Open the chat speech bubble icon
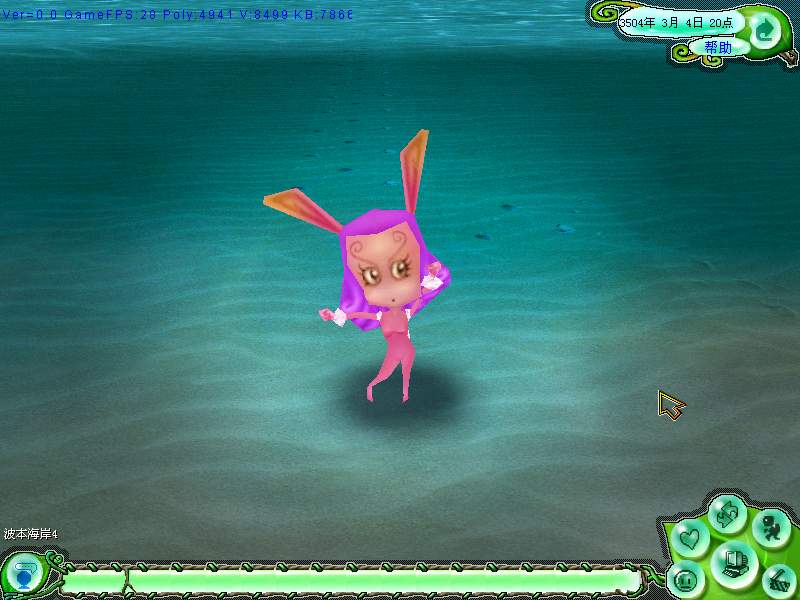The height and width of the screenshot is (600, 800). coord(22,577)
